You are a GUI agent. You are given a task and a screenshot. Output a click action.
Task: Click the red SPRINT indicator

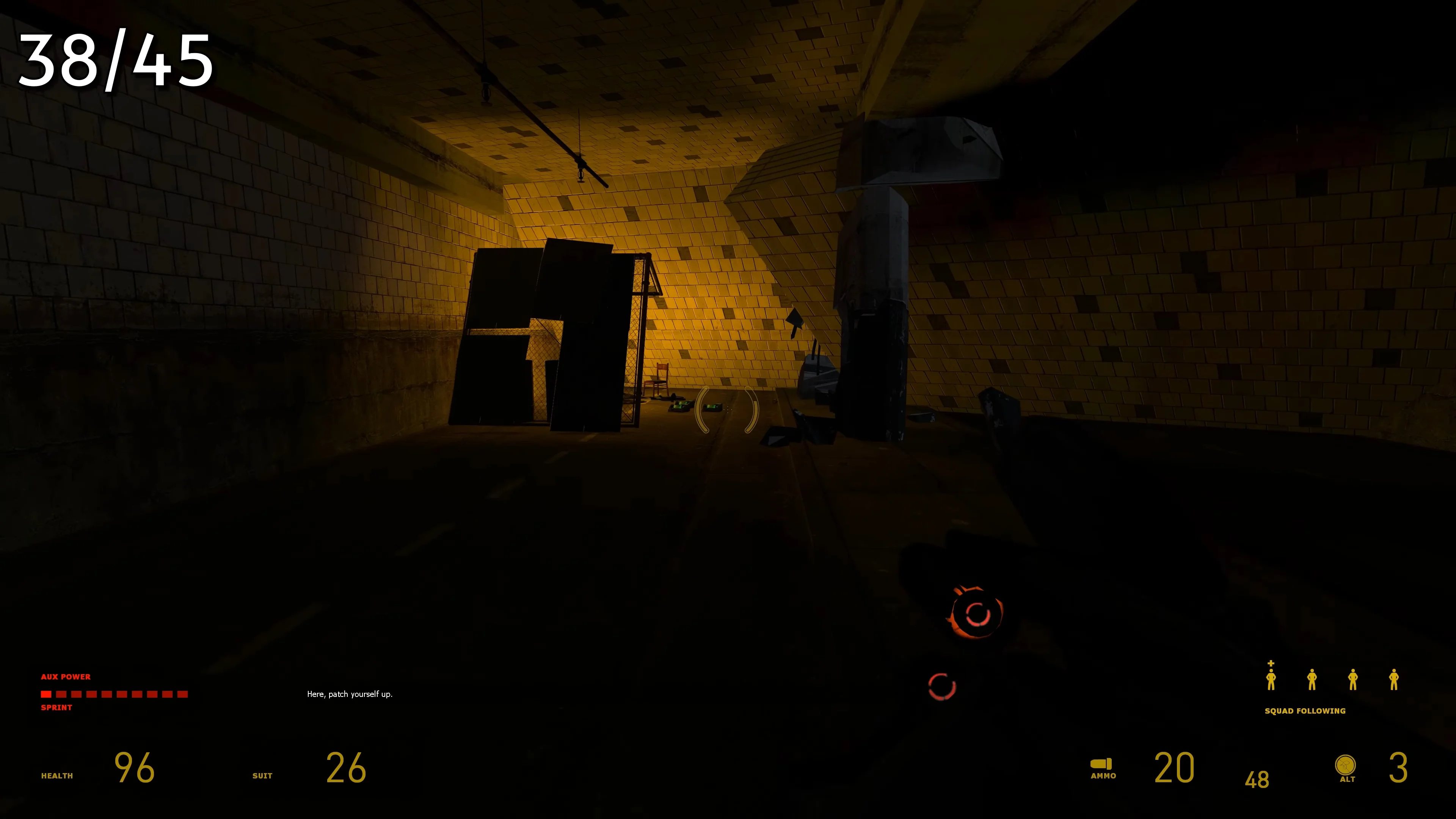pyautogui.click(x=56, y=707)
